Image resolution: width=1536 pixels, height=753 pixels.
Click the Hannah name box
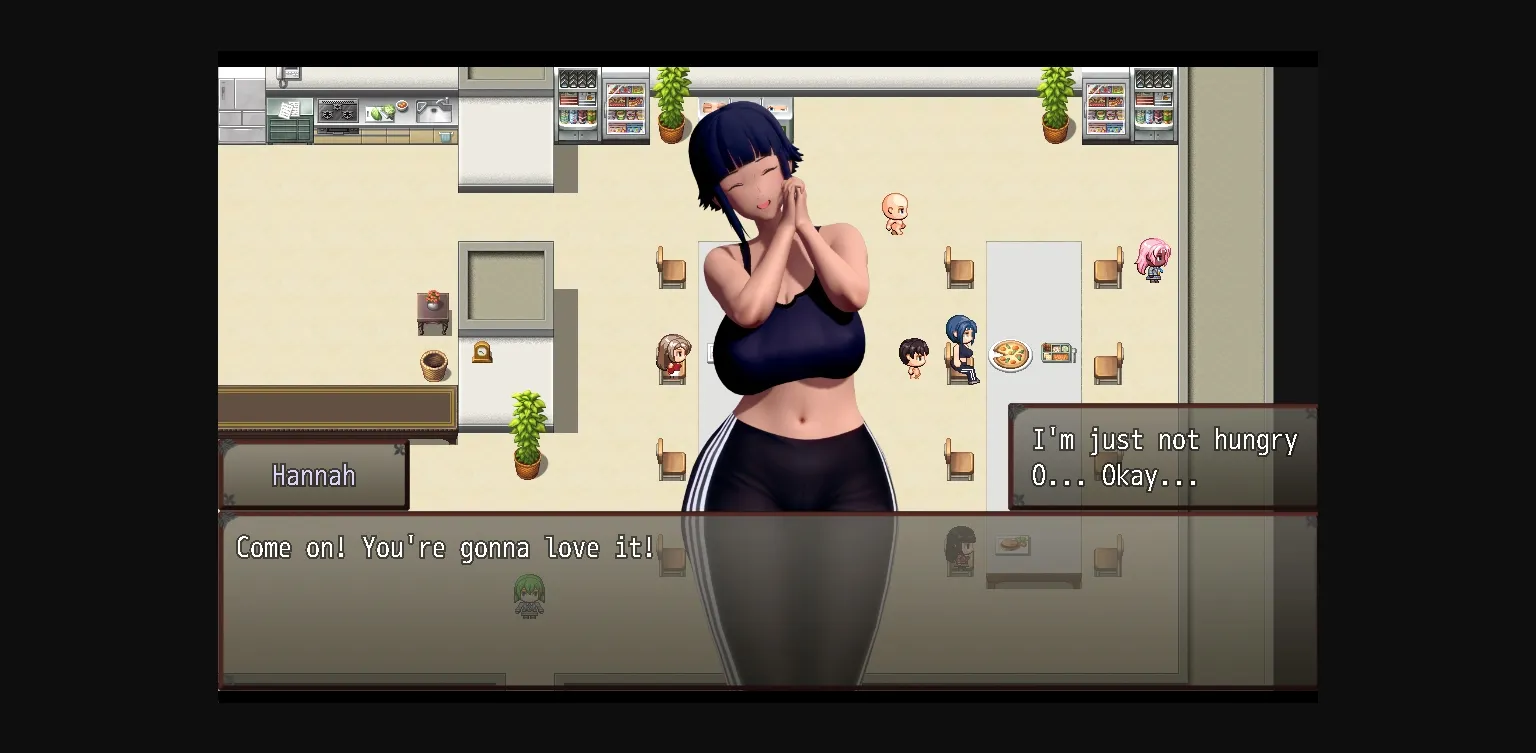coord(313,476)
